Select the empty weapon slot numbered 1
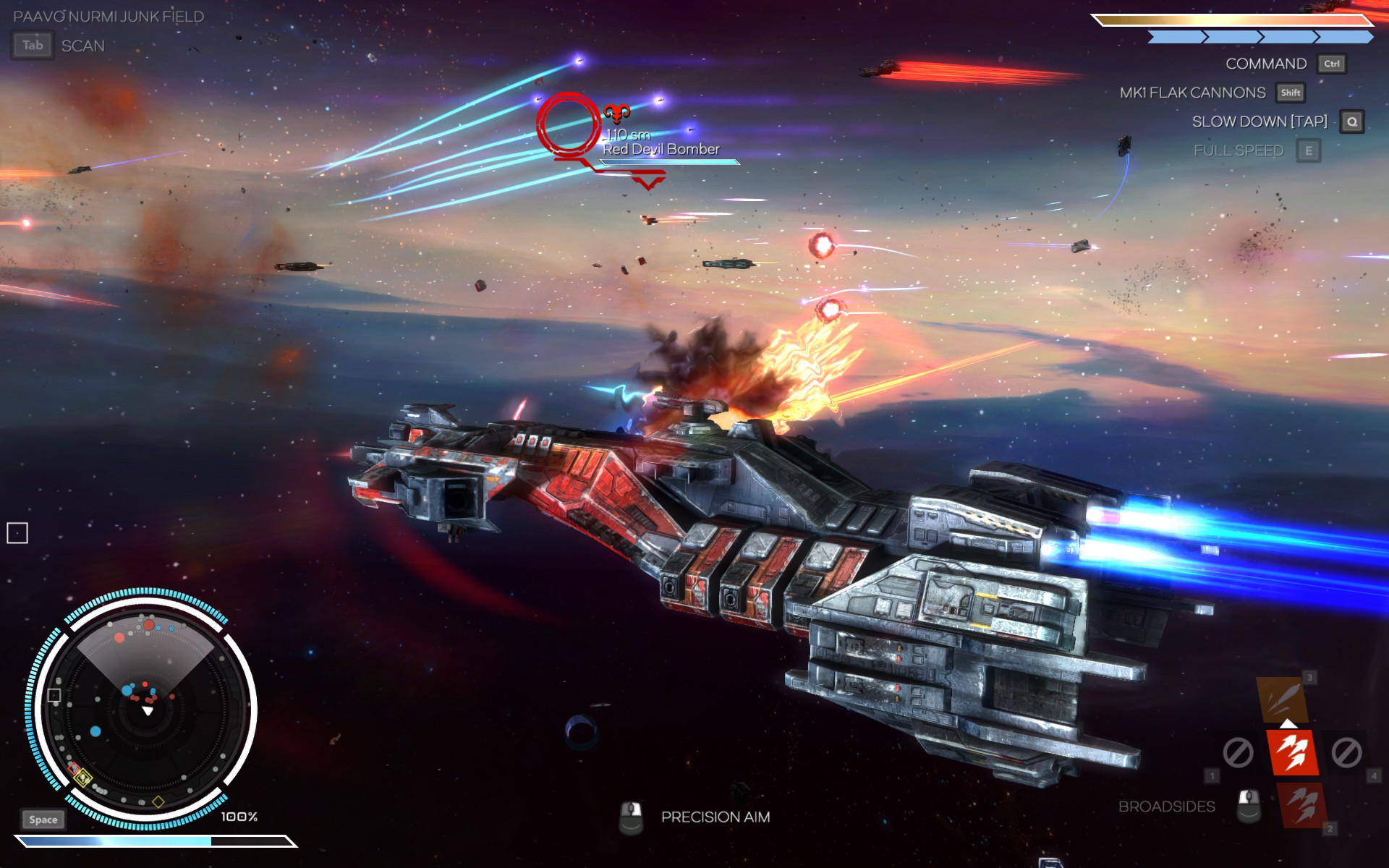The image size is (1389, 868). coord(1238,753)
